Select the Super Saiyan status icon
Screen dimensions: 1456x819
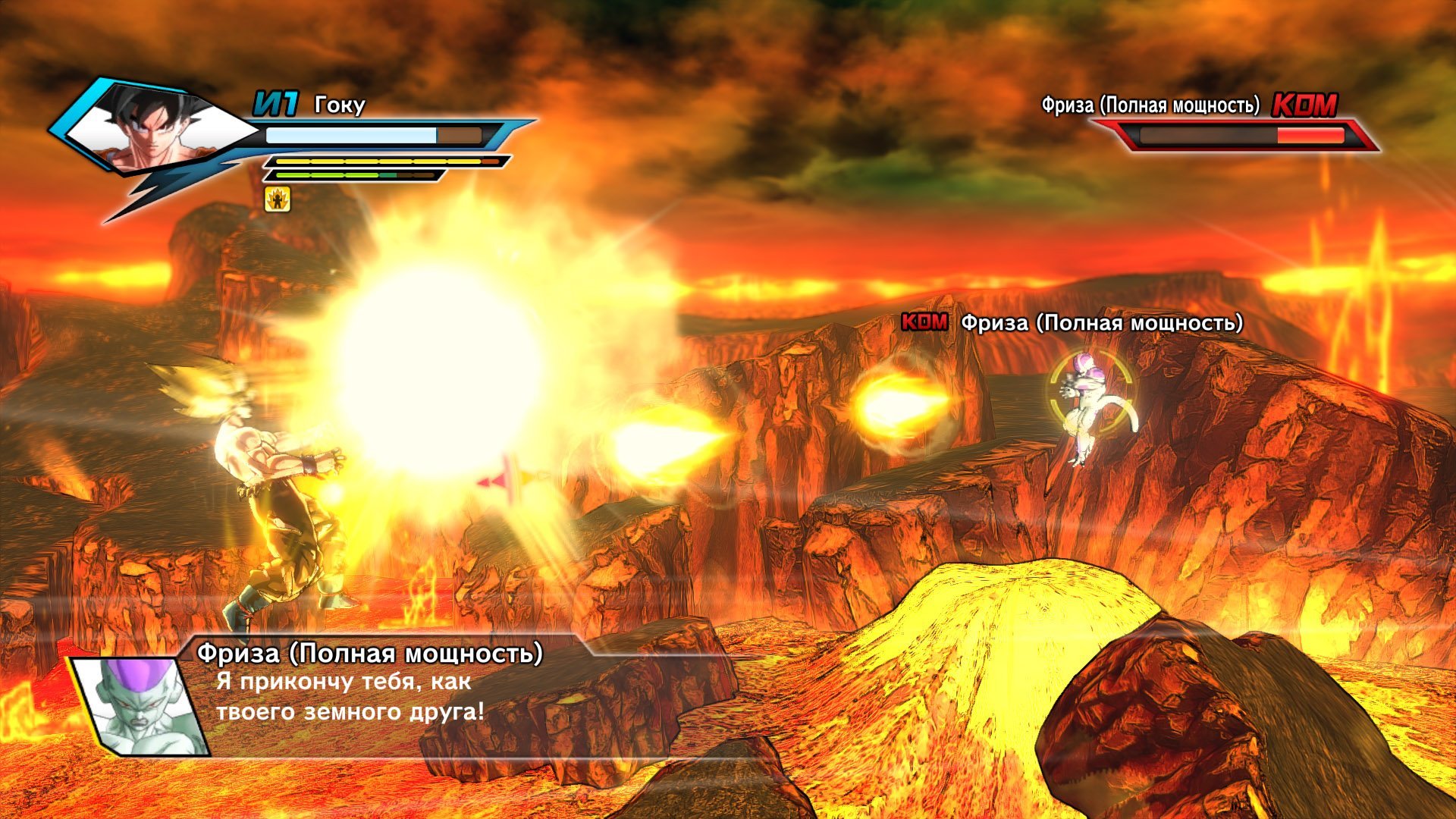[277, 199]
